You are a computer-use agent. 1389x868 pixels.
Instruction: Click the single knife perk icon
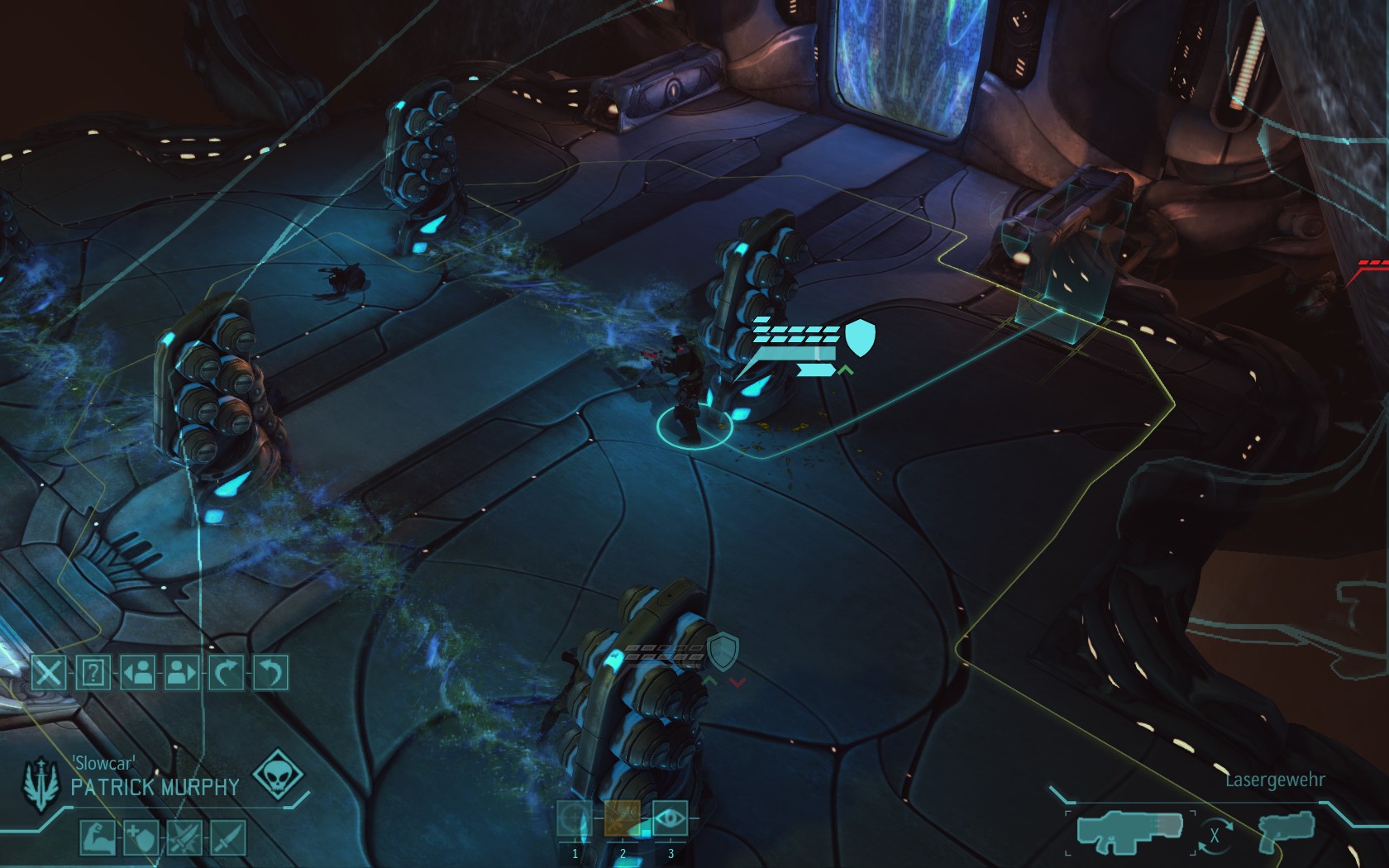coord(227,838)
